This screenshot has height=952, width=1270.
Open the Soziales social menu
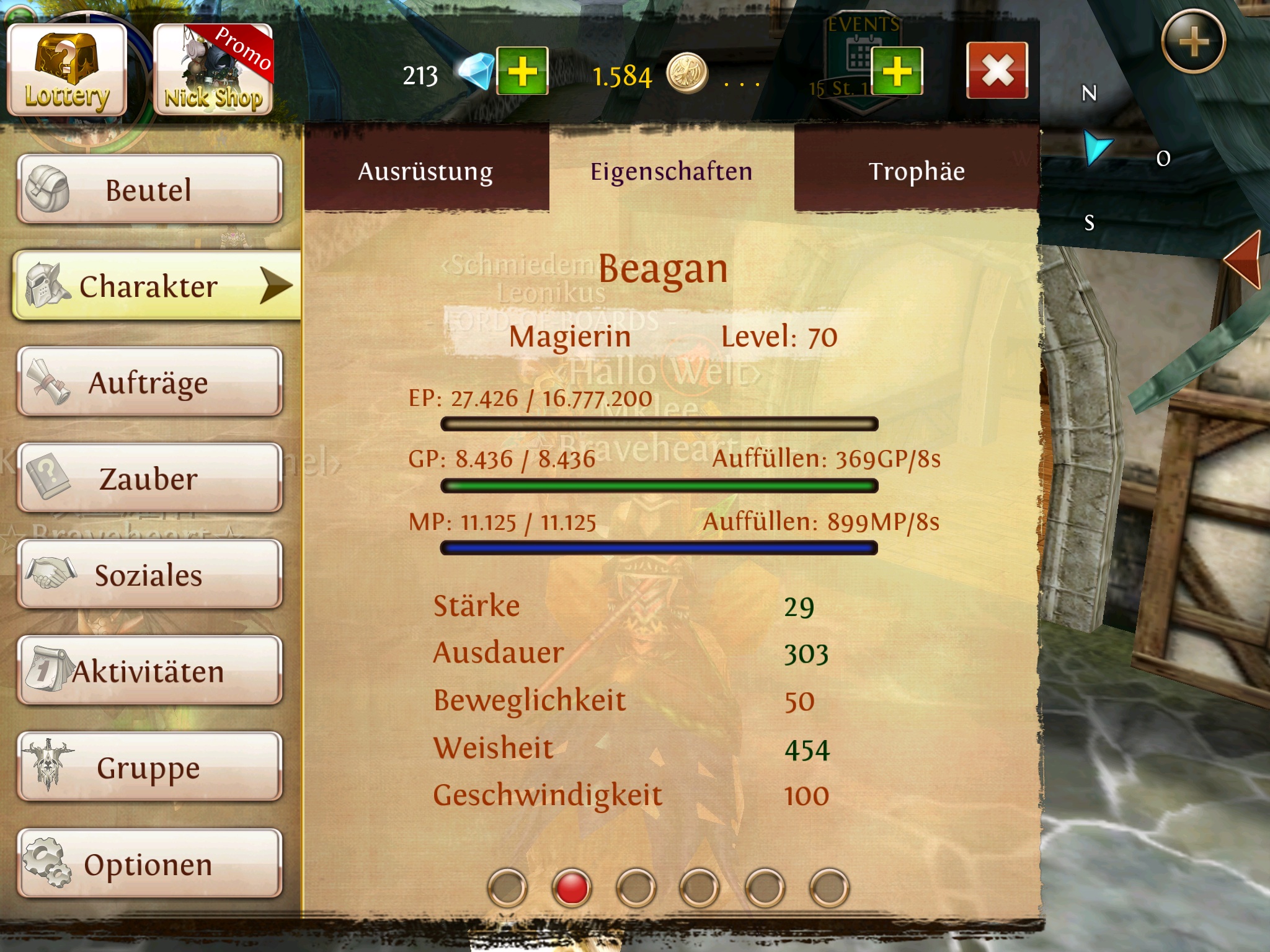[x=149, y=575]
